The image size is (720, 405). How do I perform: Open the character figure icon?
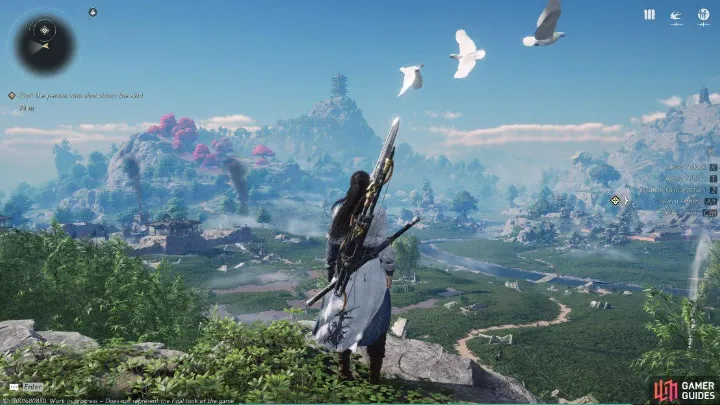[703, 15]
